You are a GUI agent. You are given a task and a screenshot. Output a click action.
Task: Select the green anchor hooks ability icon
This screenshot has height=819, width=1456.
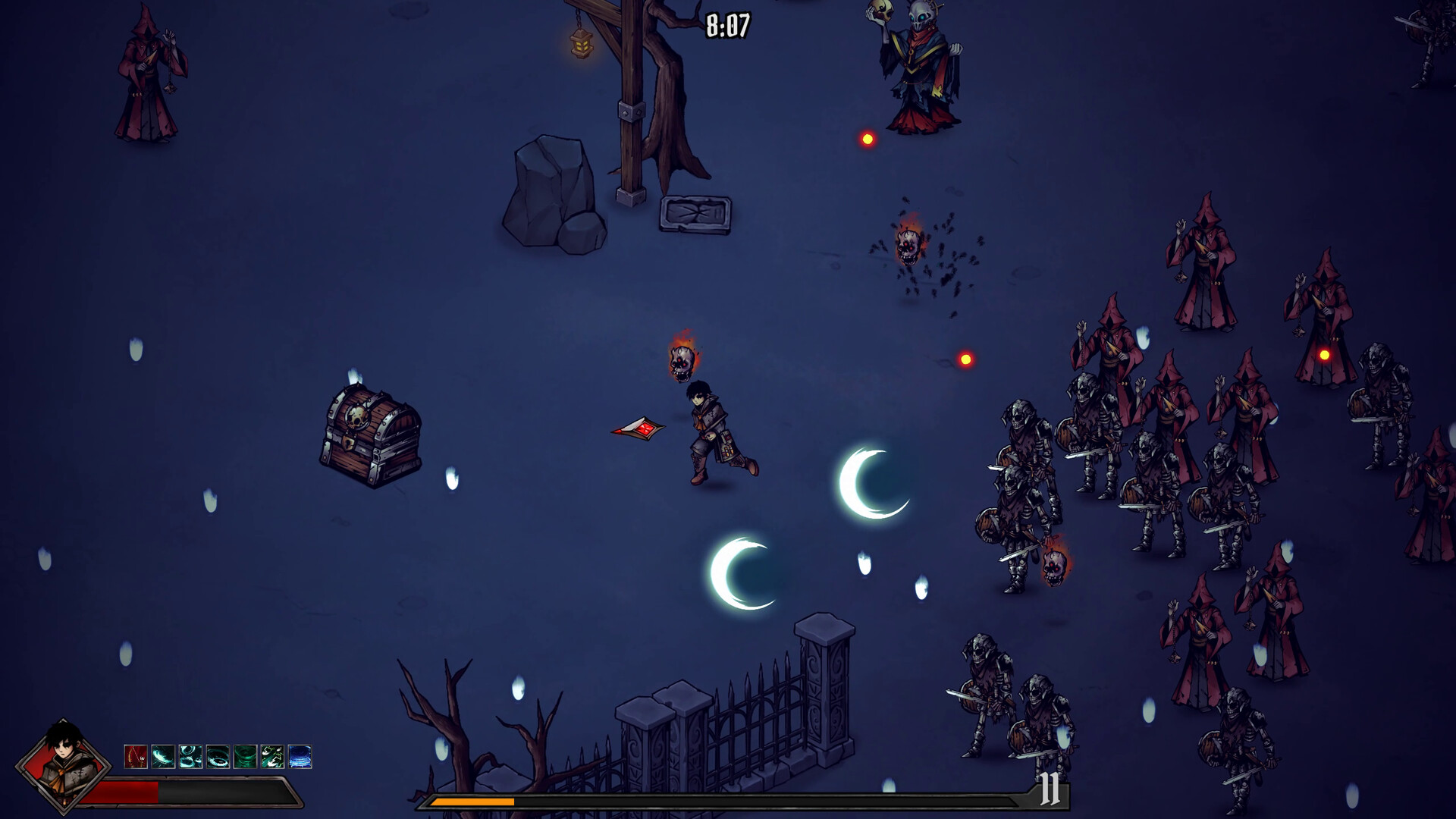tap(272, 756)
